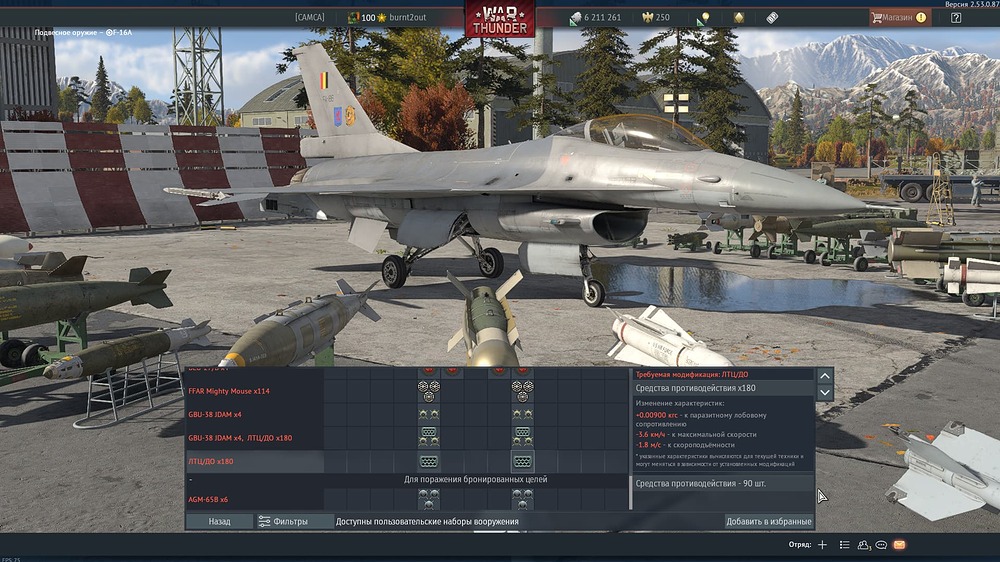1000x562 pixels.
Task: Open the help question mark button
Action: click(956, 18)
